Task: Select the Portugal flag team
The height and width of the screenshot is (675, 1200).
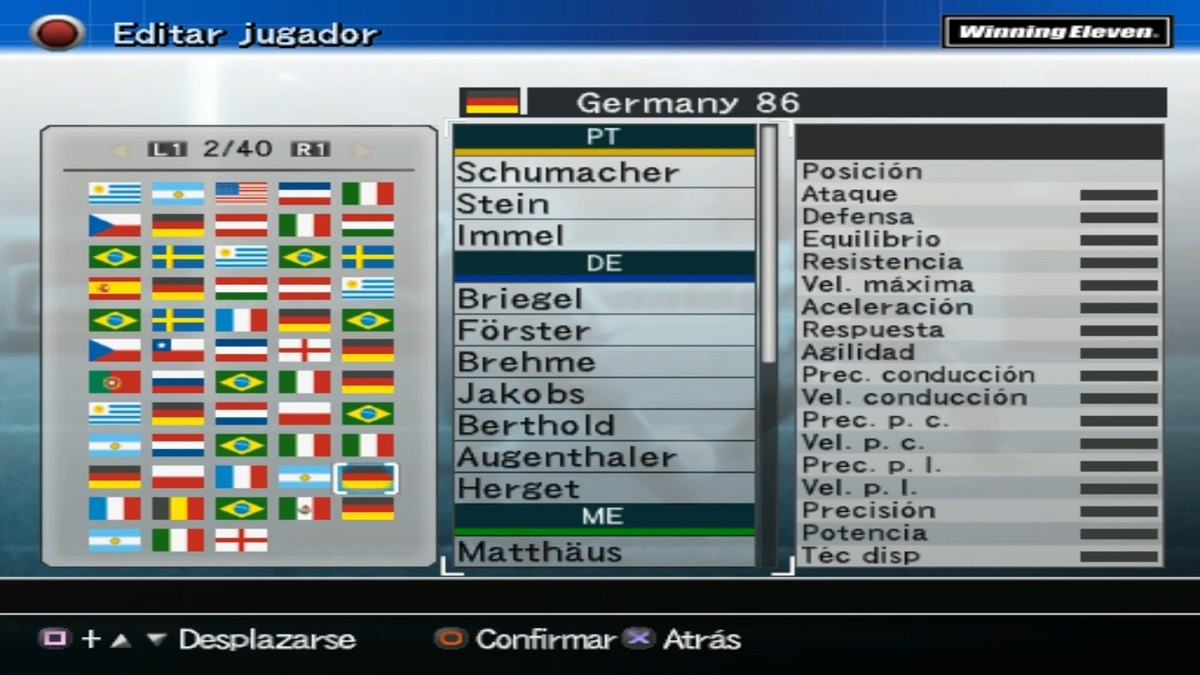Action: click(114, 382)
